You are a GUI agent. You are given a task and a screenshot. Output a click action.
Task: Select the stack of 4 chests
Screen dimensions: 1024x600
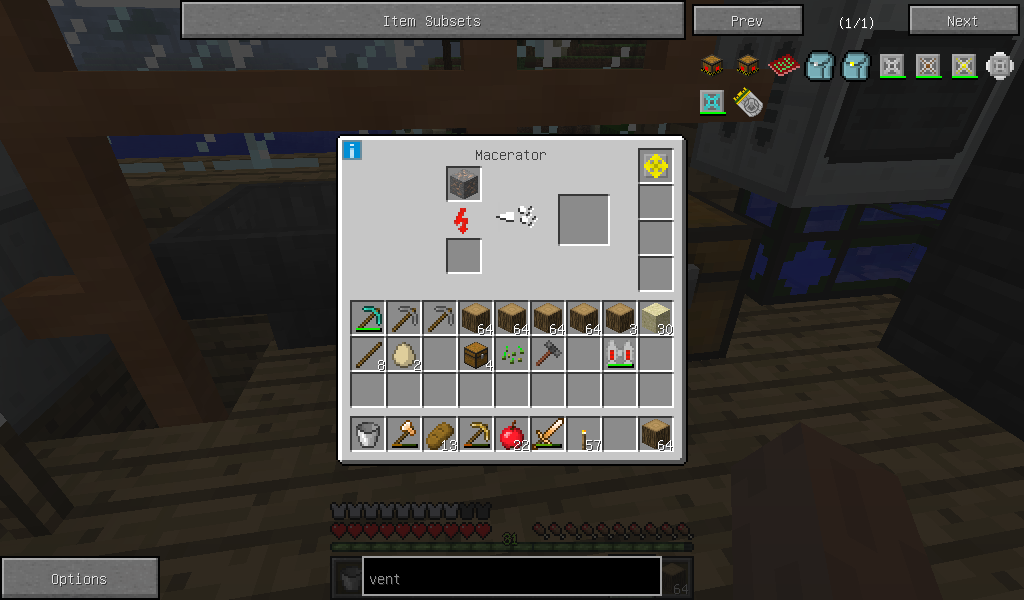point(476,354)
